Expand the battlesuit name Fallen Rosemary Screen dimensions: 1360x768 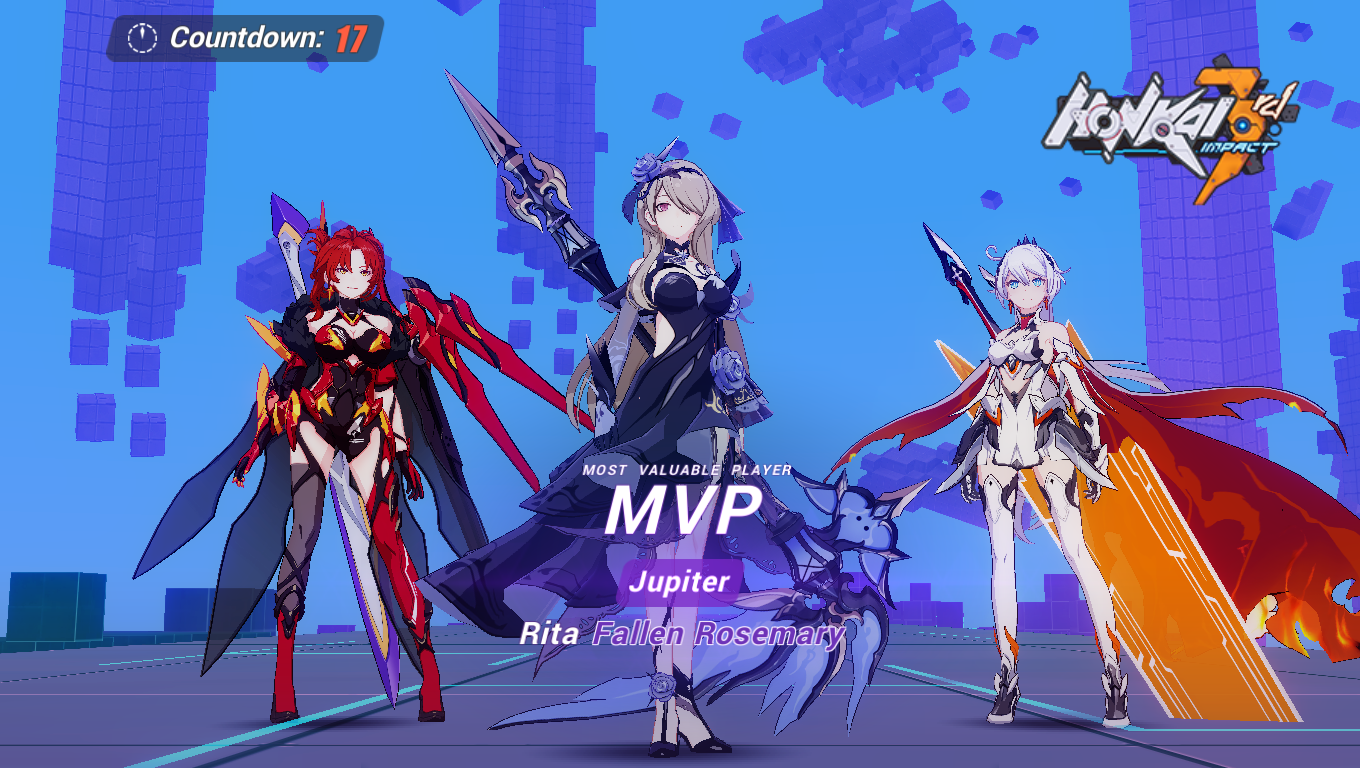(718, 632)
